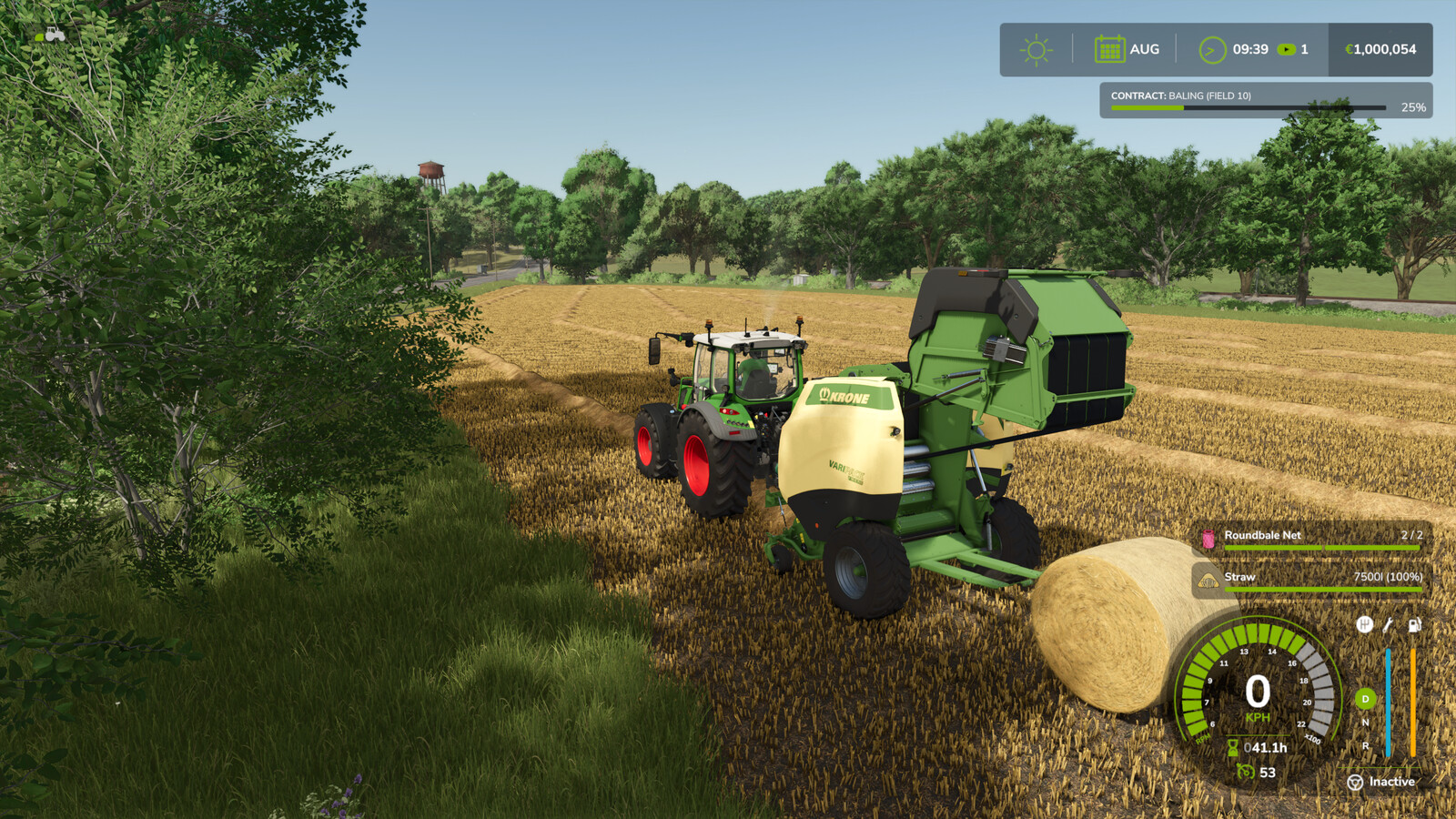1456x819 pixels.
Task: Click the €1,000,054 money display
Action: (1377, 50)
